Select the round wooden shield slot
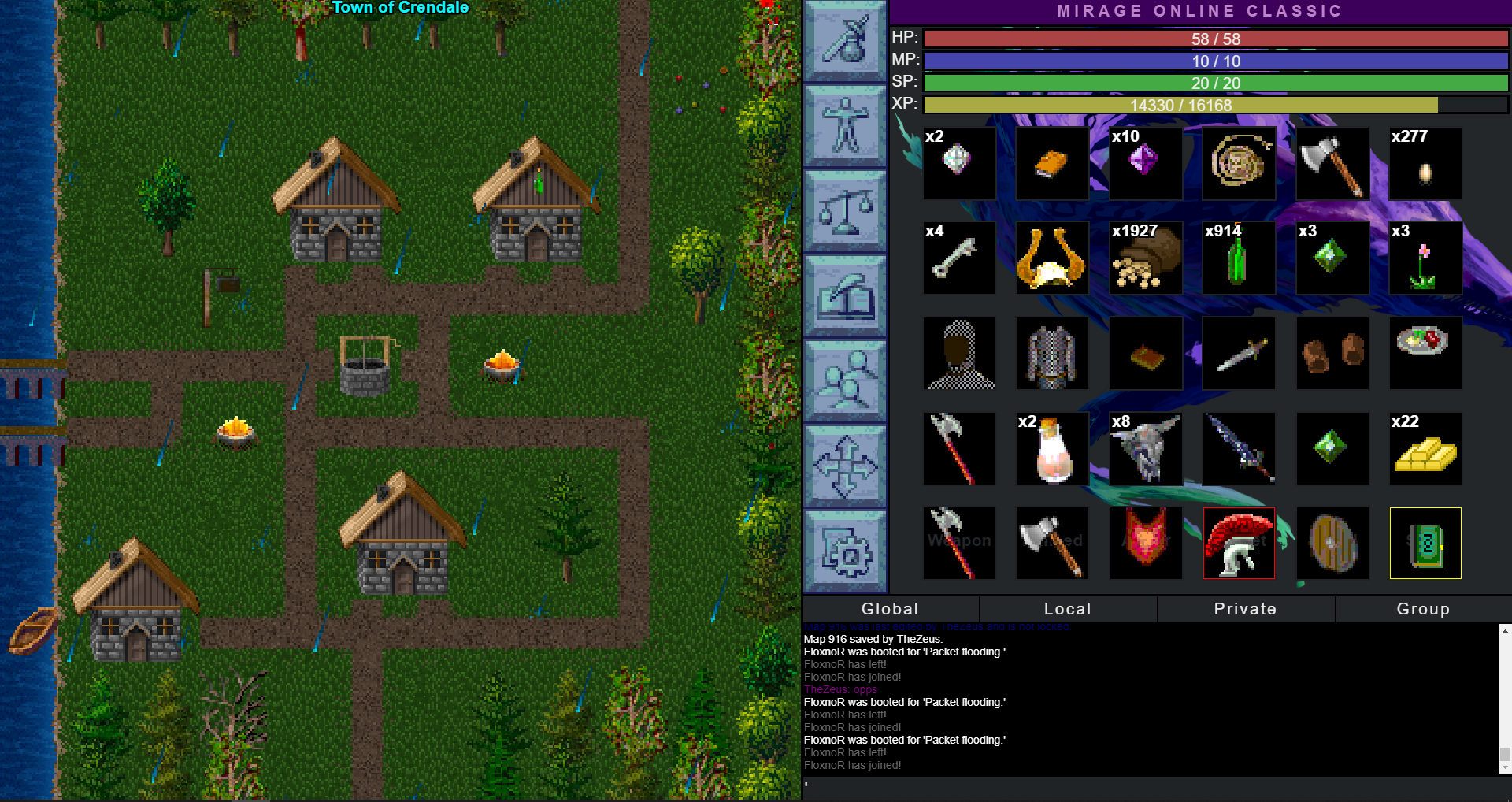This screenshot has width=1512, height=802. pyautogui.click(x=1332, y=544)
